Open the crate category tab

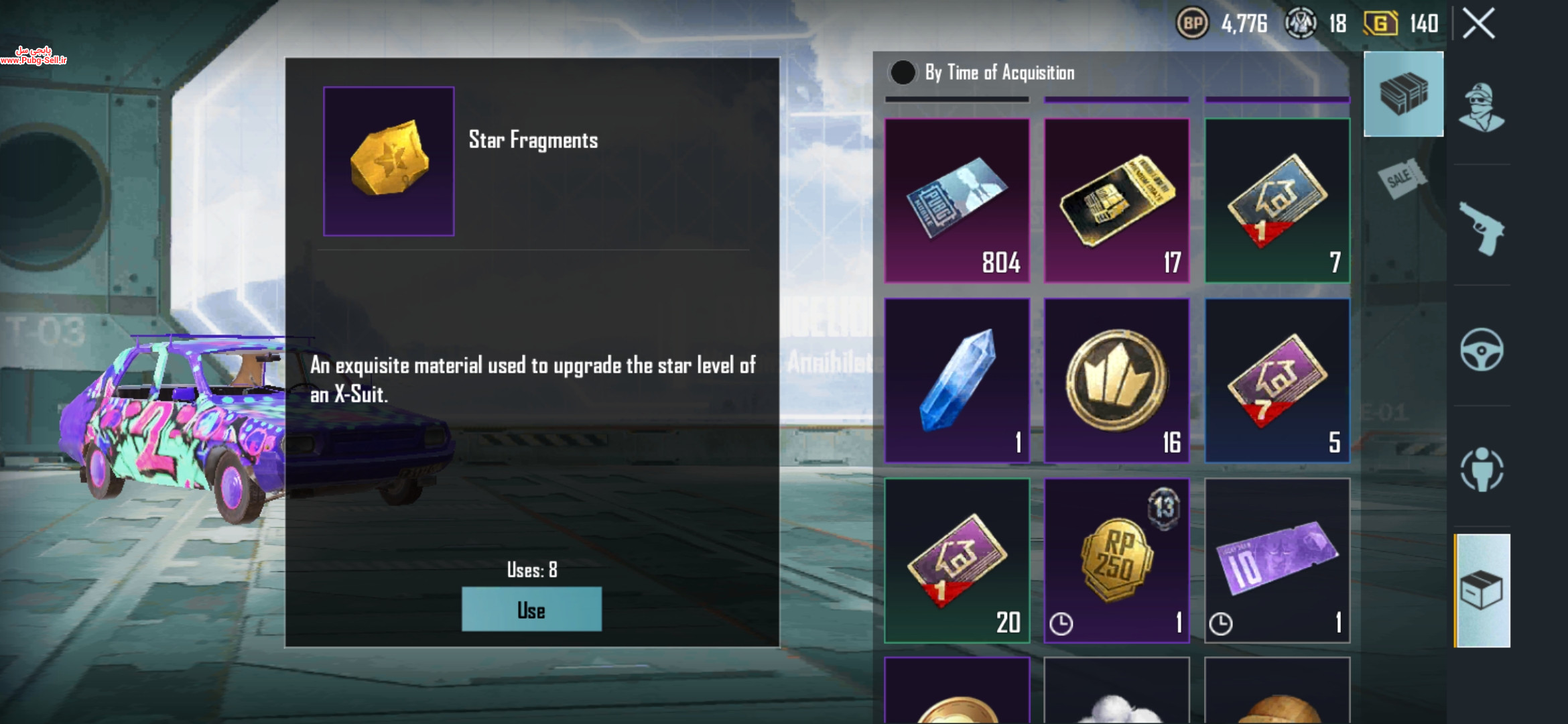tap(1403, 95)
